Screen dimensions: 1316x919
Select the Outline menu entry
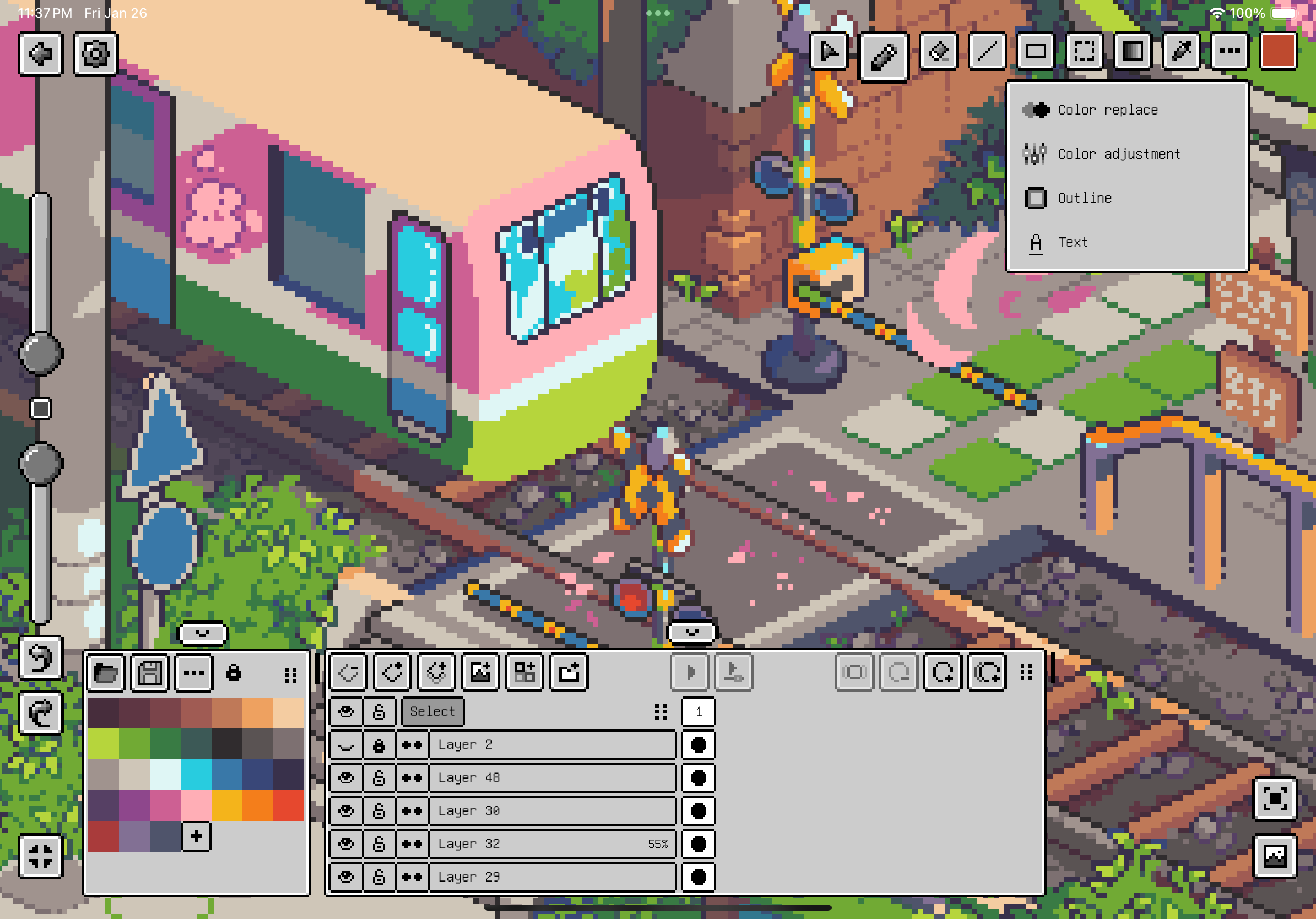[x=1084, y=198]
